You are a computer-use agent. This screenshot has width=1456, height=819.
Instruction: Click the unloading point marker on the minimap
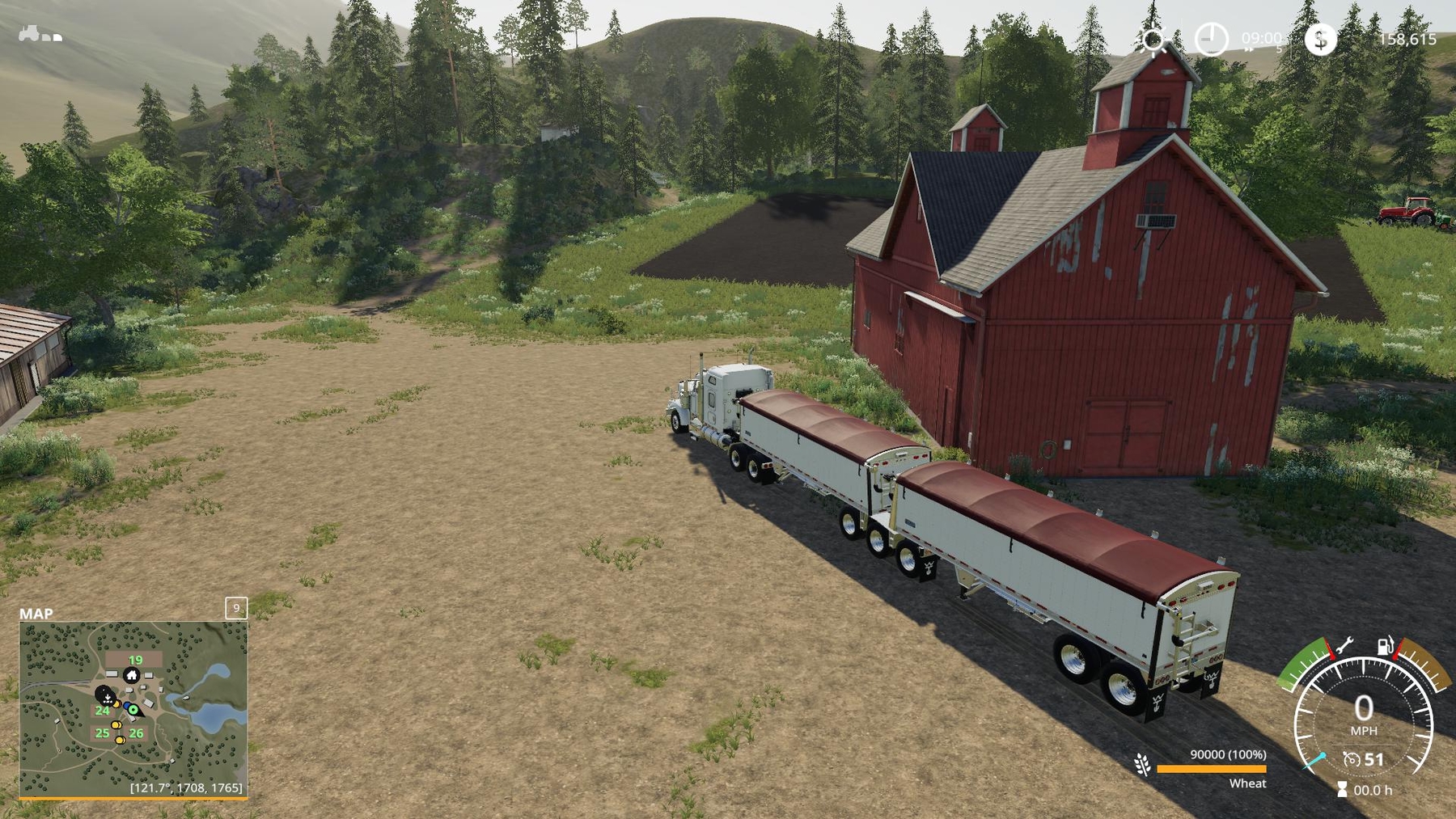pos(106,695)
